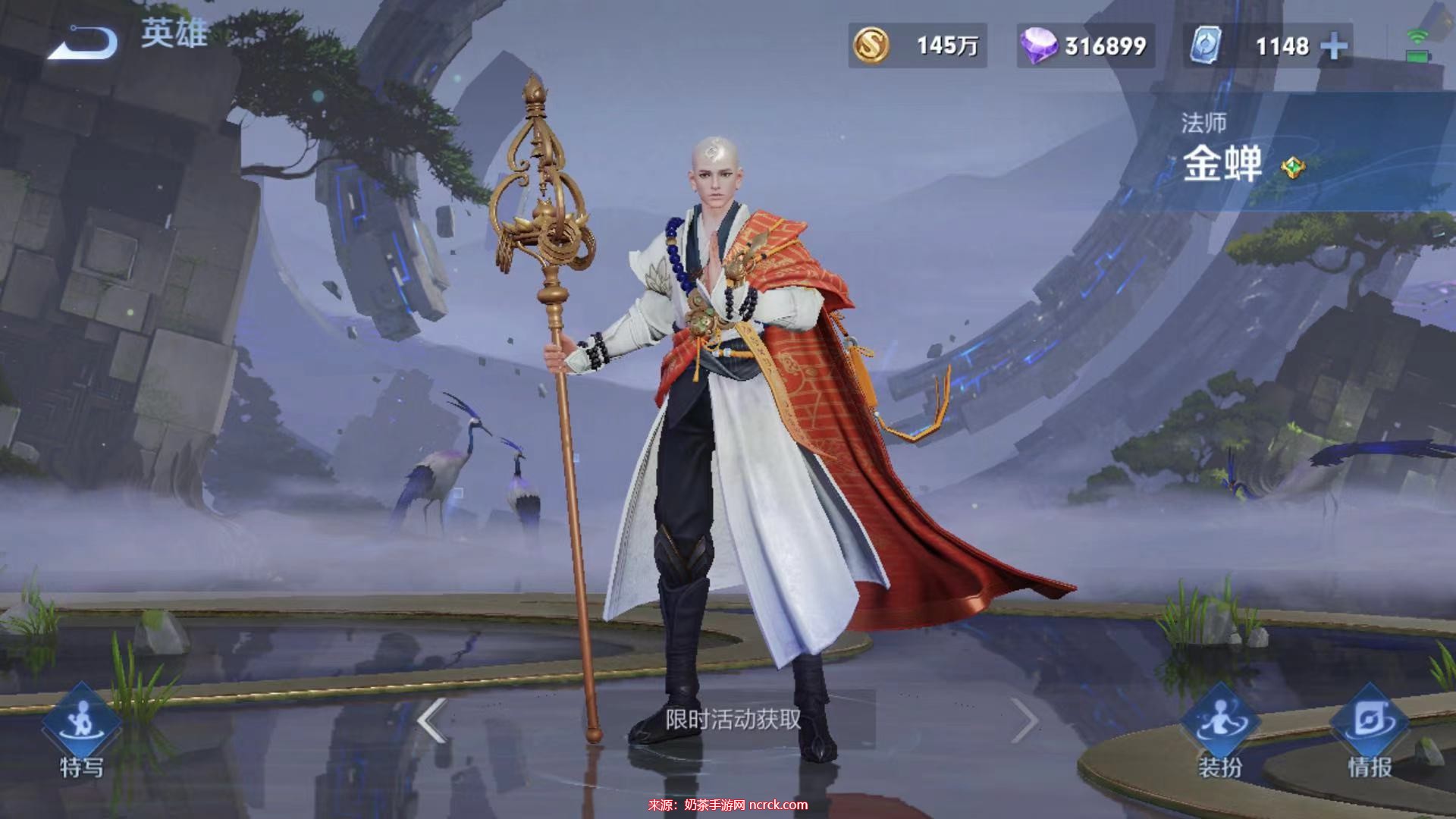Screen dimensions: 1456x819
Task: Click the 限时活动获取 acquisition button
Action: [733, 719]
